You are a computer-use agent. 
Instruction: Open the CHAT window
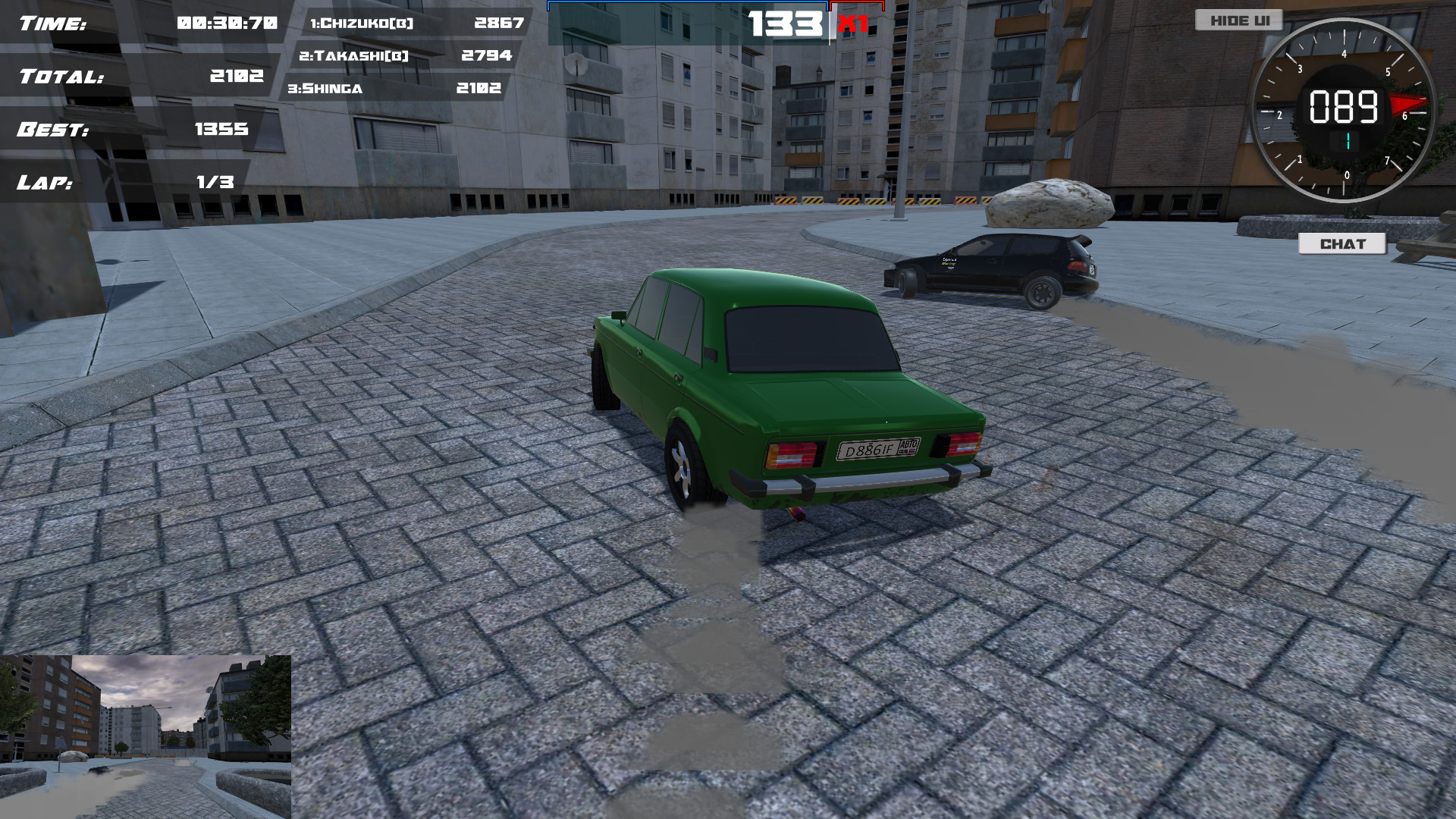point(1342,243)
